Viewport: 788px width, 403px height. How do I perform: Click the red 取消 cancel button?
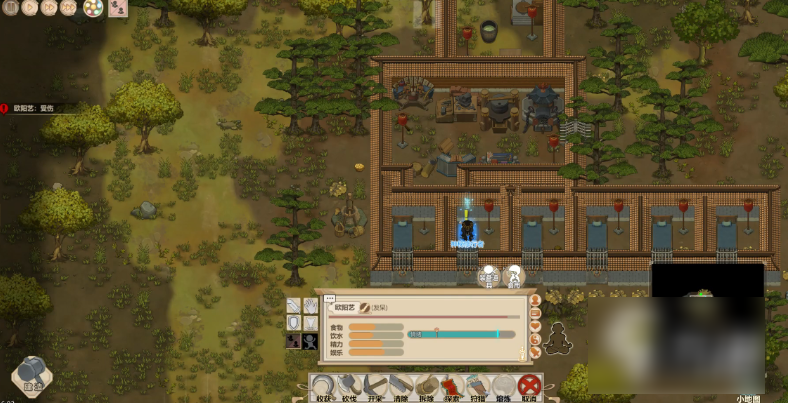[x=530, y=386]
